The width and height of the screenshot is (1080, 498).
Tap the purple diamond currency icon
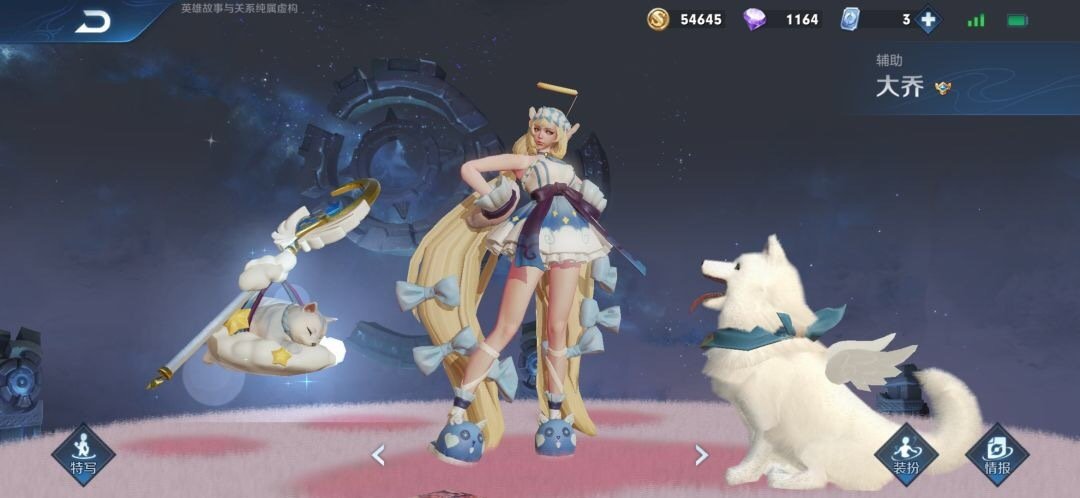coord(755,19)
